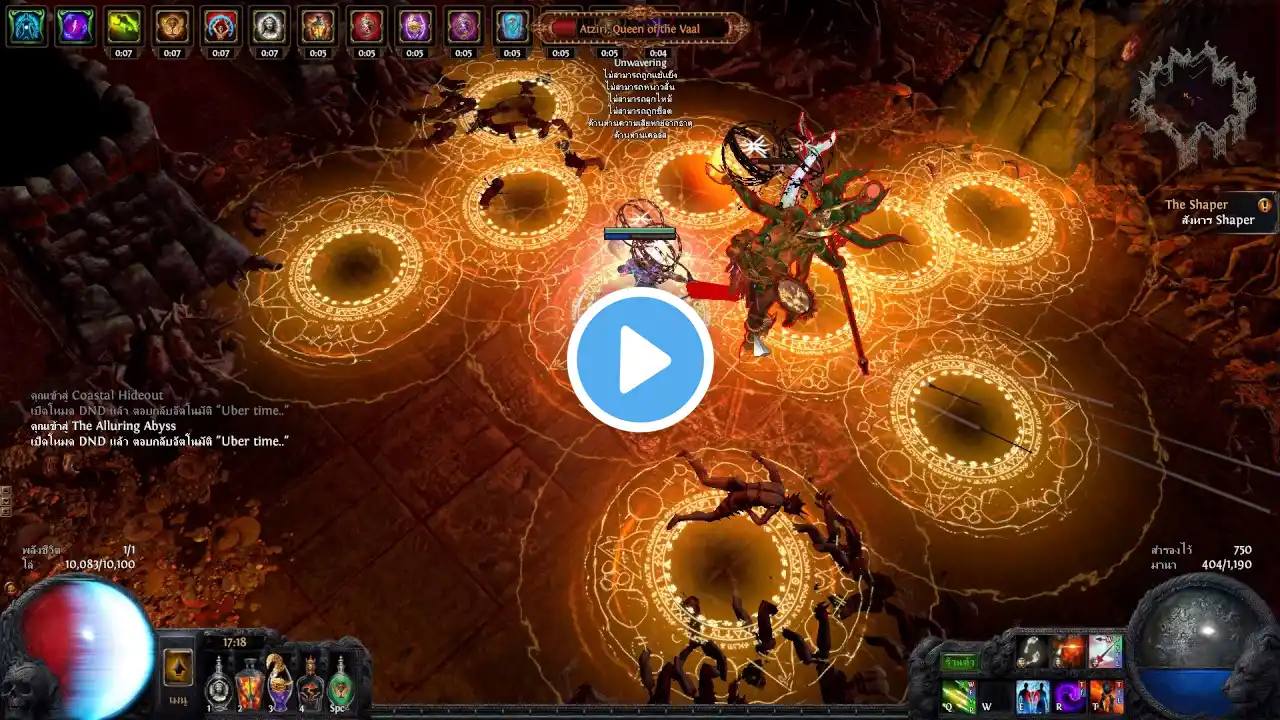
Task: Play the video with the center button
Action: (x=640, y=360)
